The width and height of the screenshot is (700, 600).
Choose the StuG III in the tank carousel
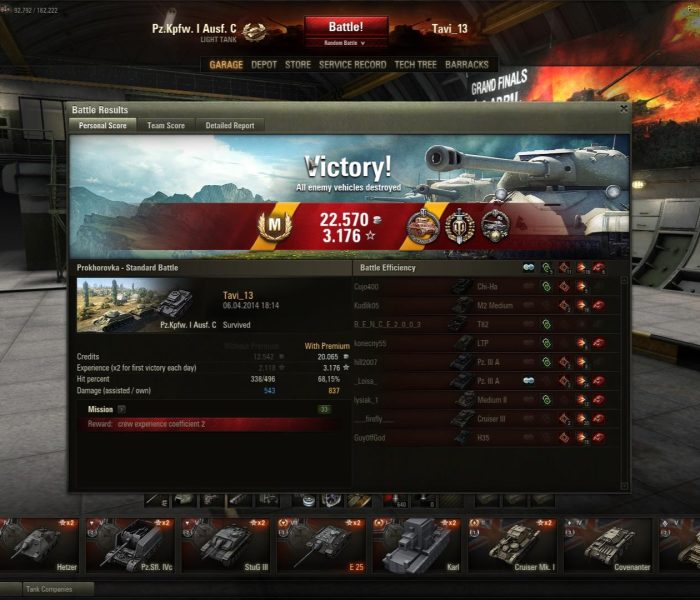[x=225, y=545]
